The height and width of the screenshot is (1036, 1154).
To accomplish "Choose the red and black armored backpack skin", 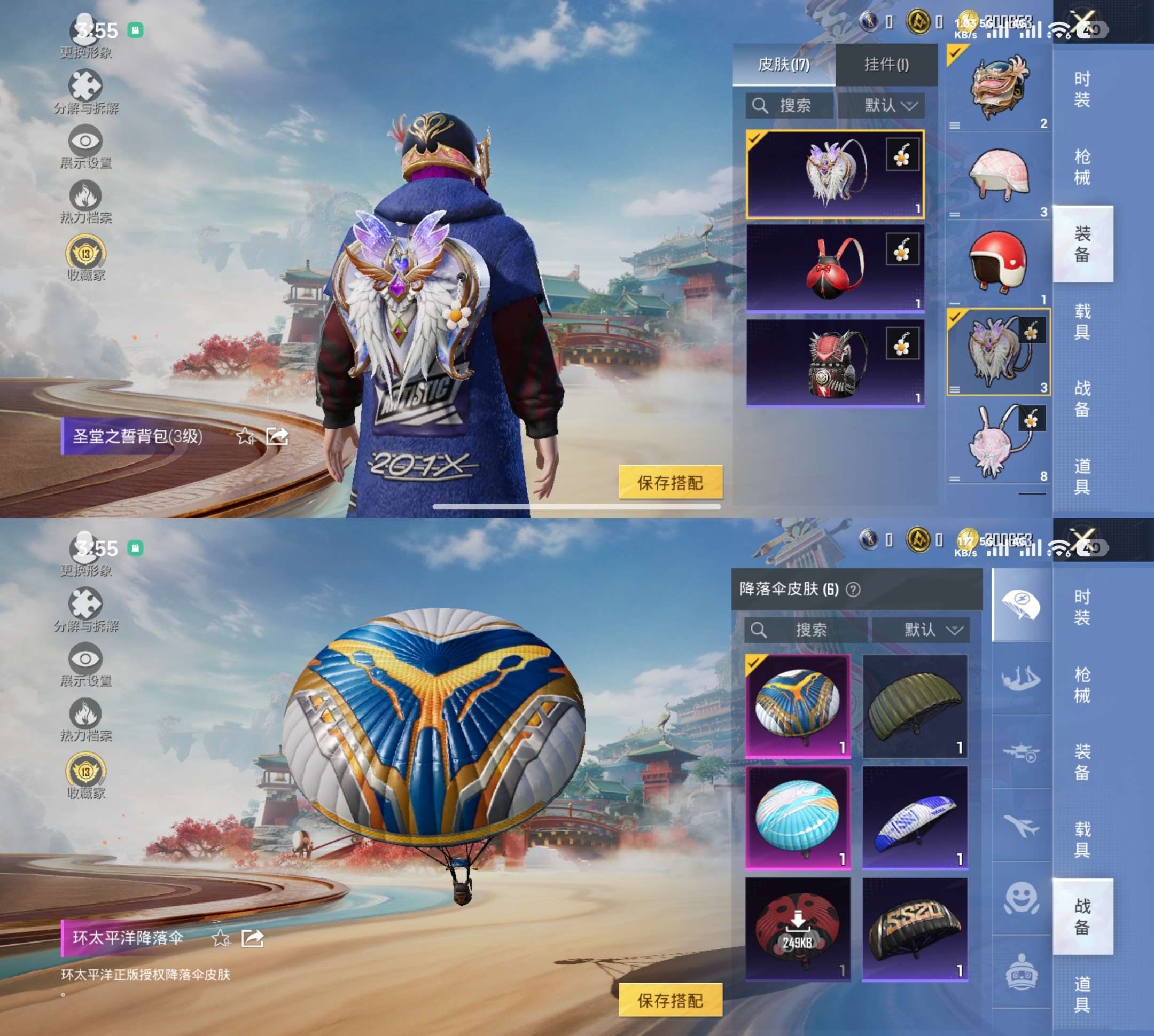I will click(835, 363).
